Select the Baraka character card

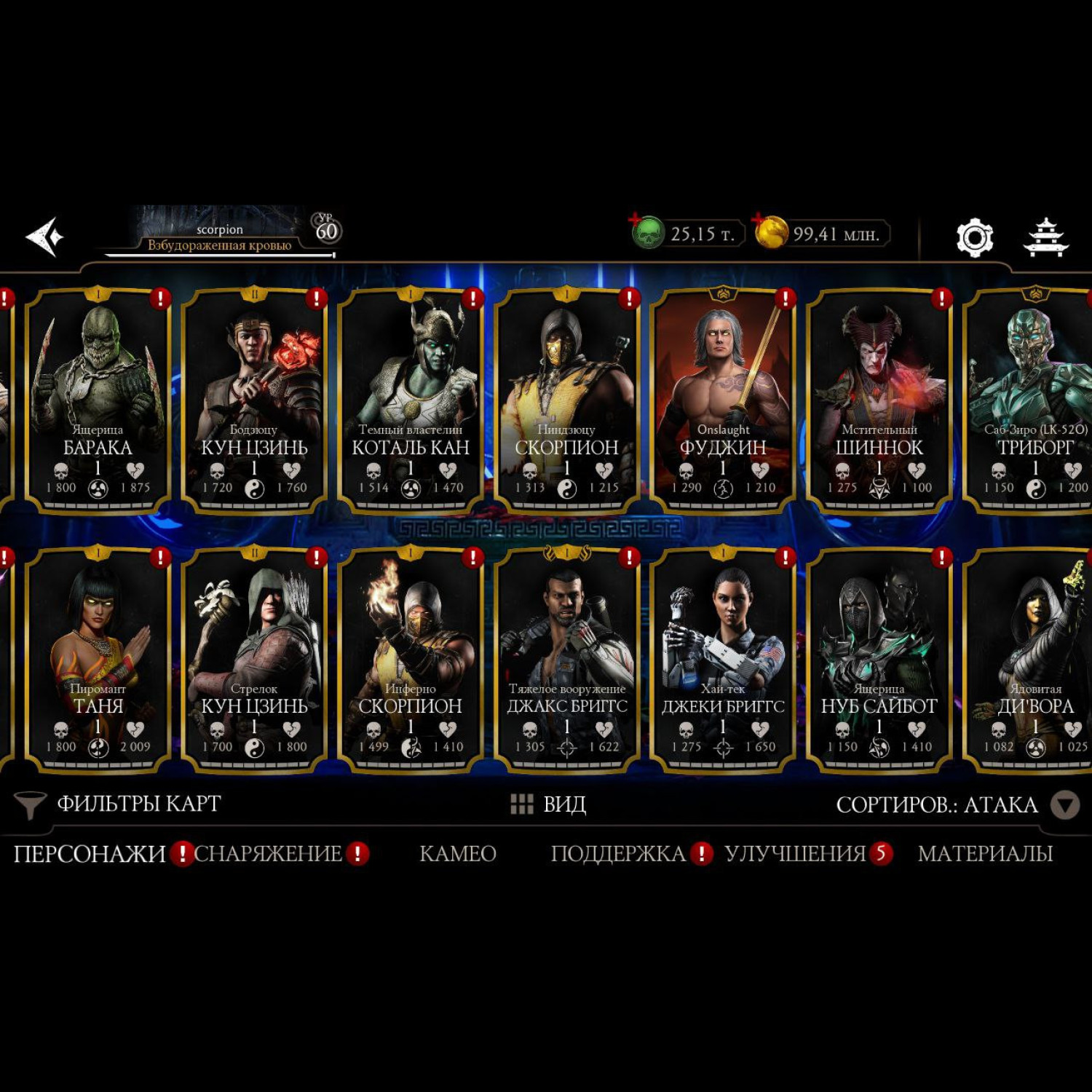98,400
